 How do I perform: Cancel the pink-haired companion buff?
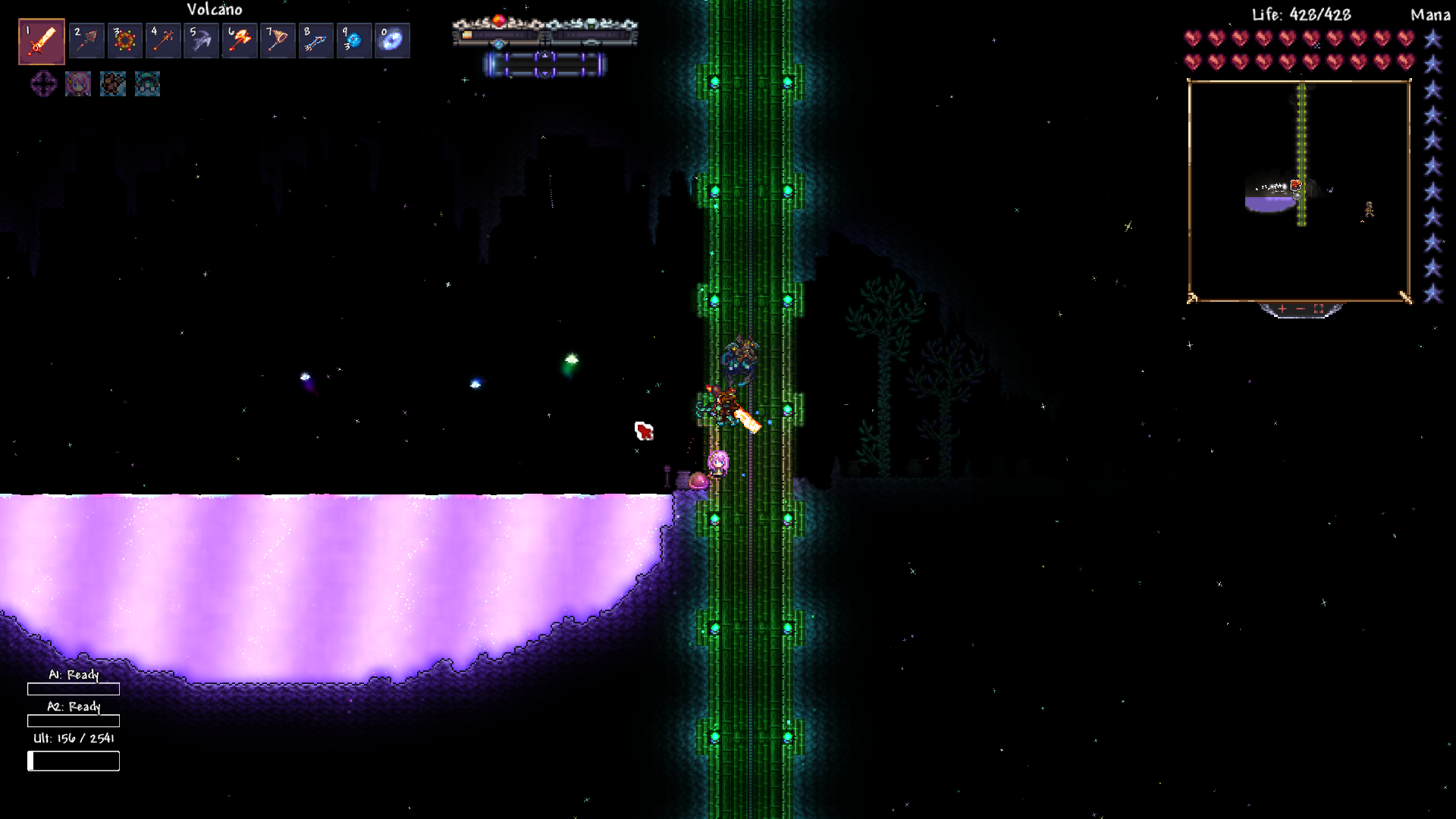[x=77, y=85]
